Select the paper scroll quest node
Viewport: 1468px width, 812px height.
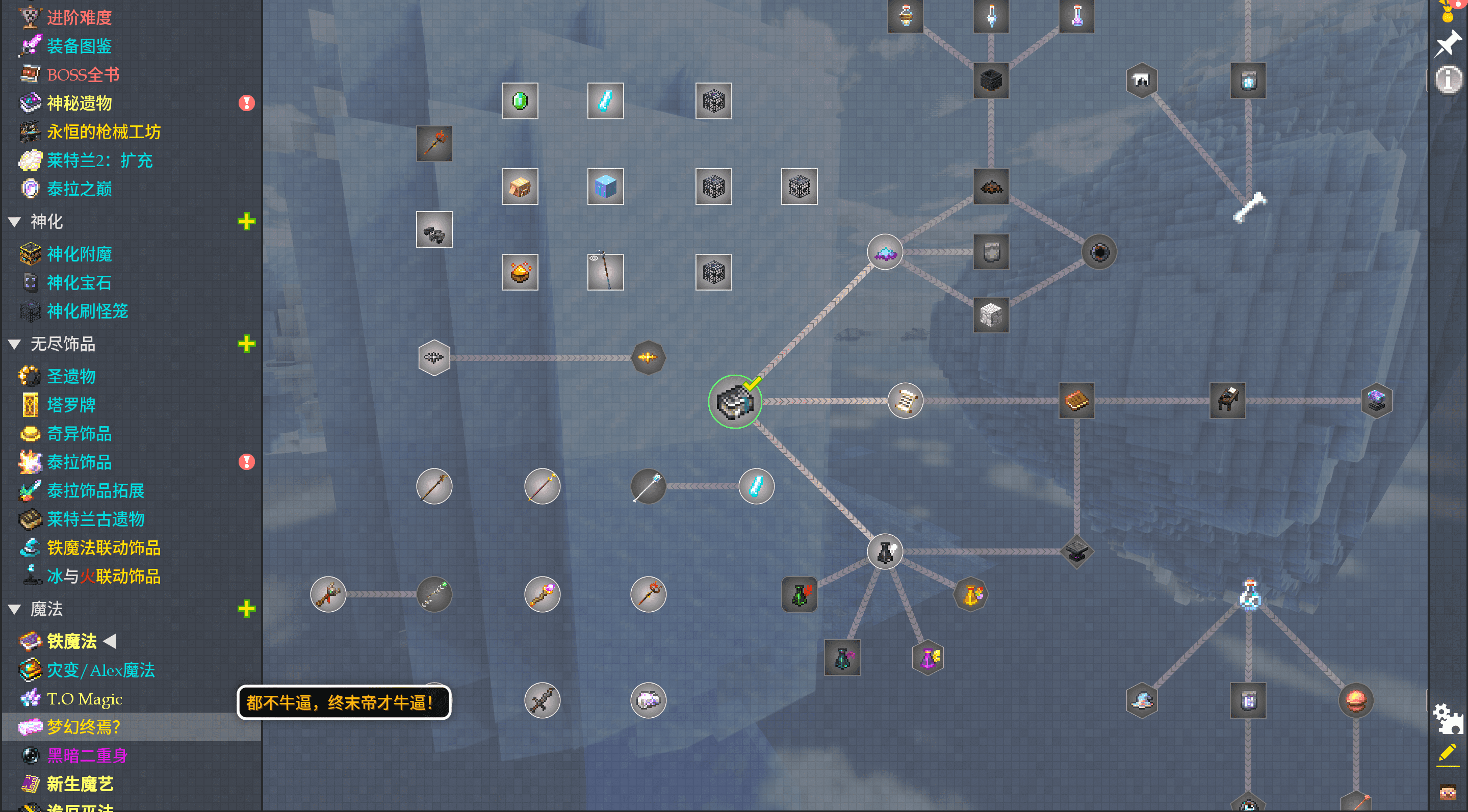905,401
